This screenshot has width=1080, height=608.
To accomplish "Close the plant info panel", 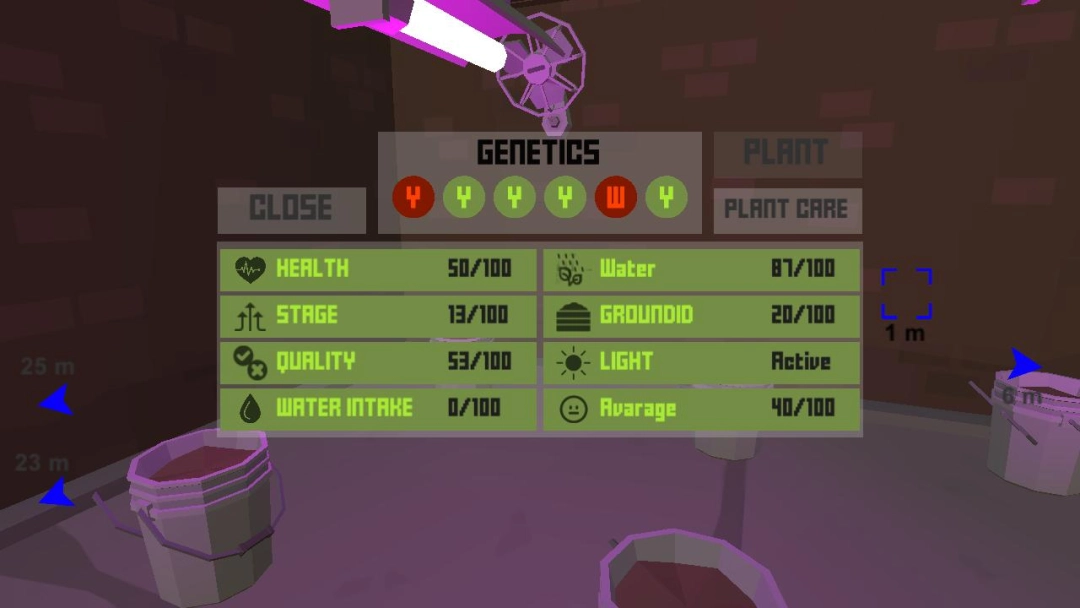I will pos(291,209).
